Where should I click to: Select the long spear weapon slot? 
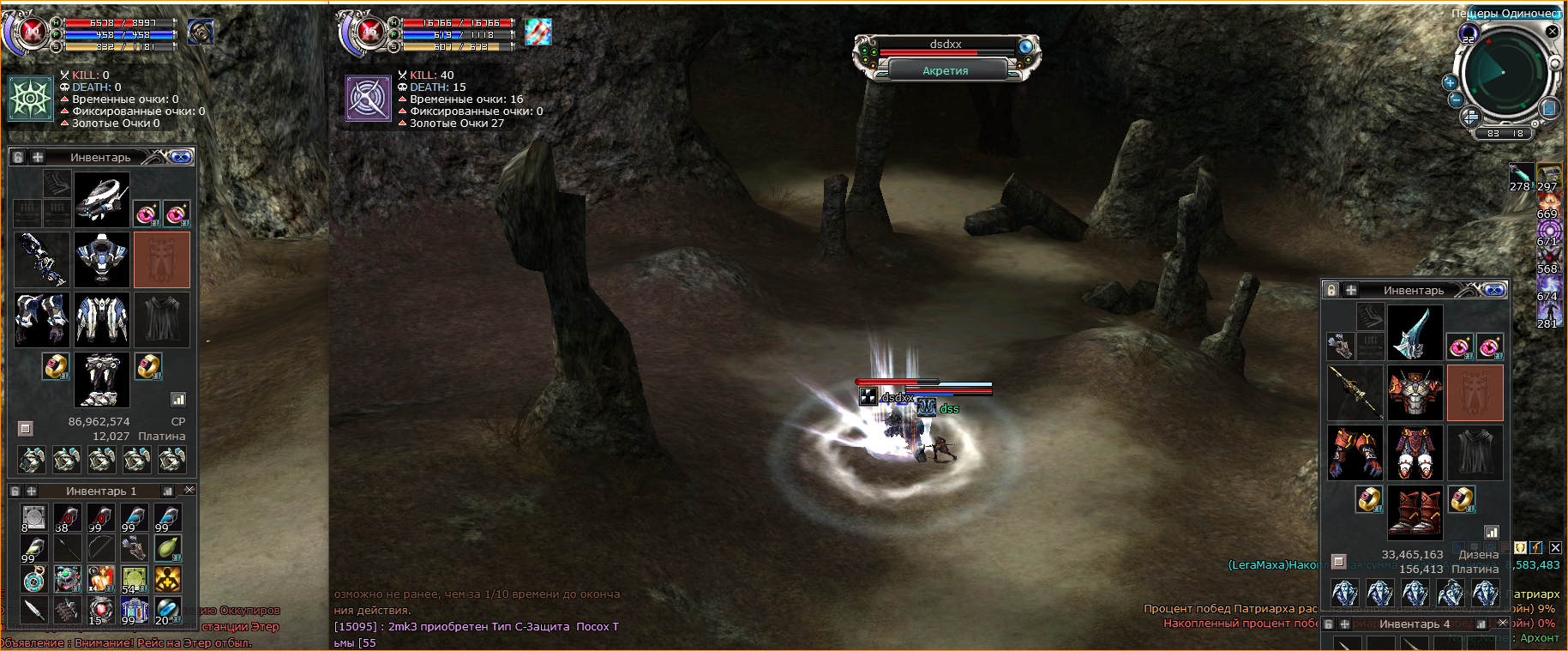point(1355,393)
